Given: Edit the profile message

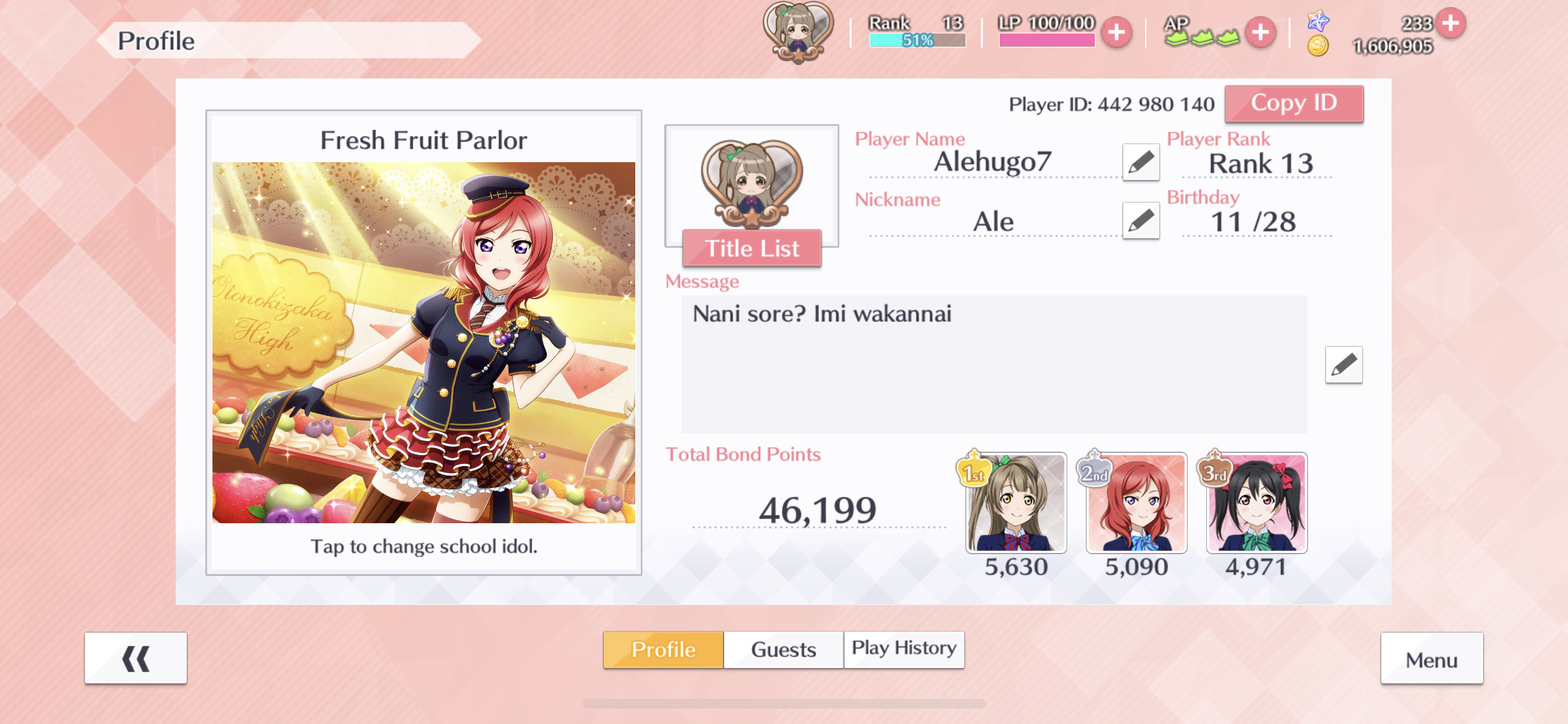Looking at the screenshot, I should click(x=1343, y=365).
